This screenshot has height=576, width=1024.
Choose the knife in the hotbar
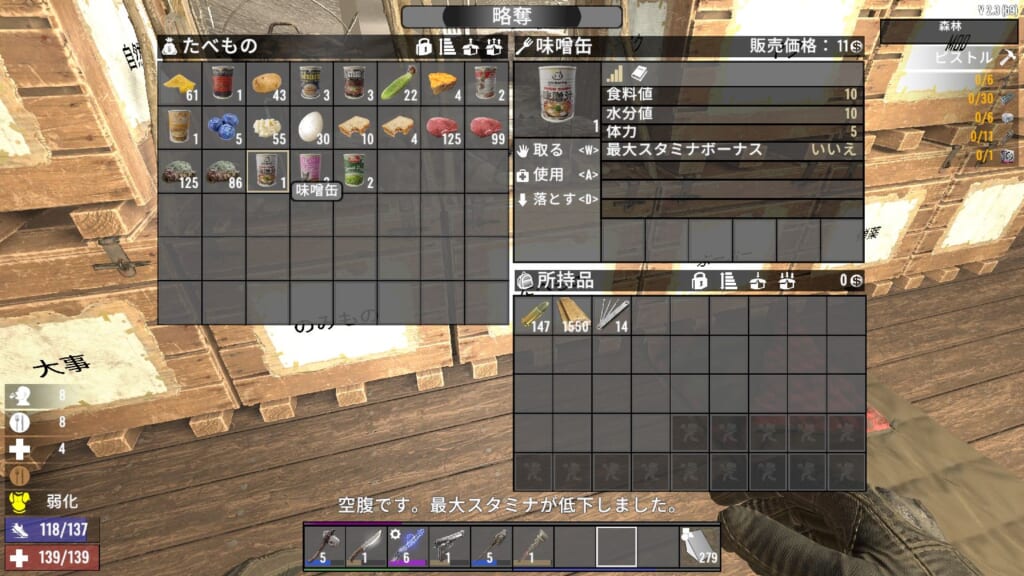(365, 547)
